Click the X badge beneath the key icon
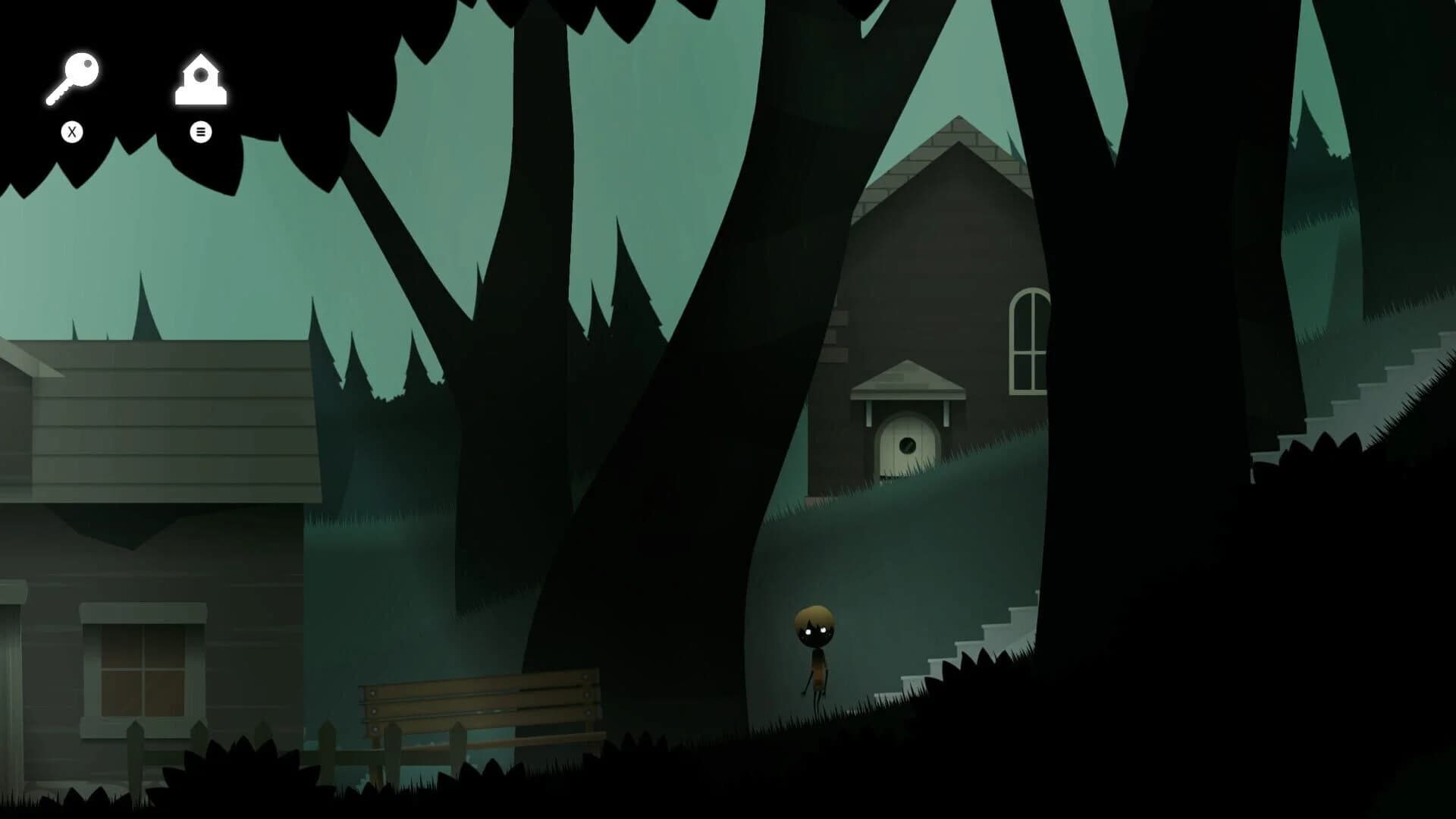 point(72,130)
